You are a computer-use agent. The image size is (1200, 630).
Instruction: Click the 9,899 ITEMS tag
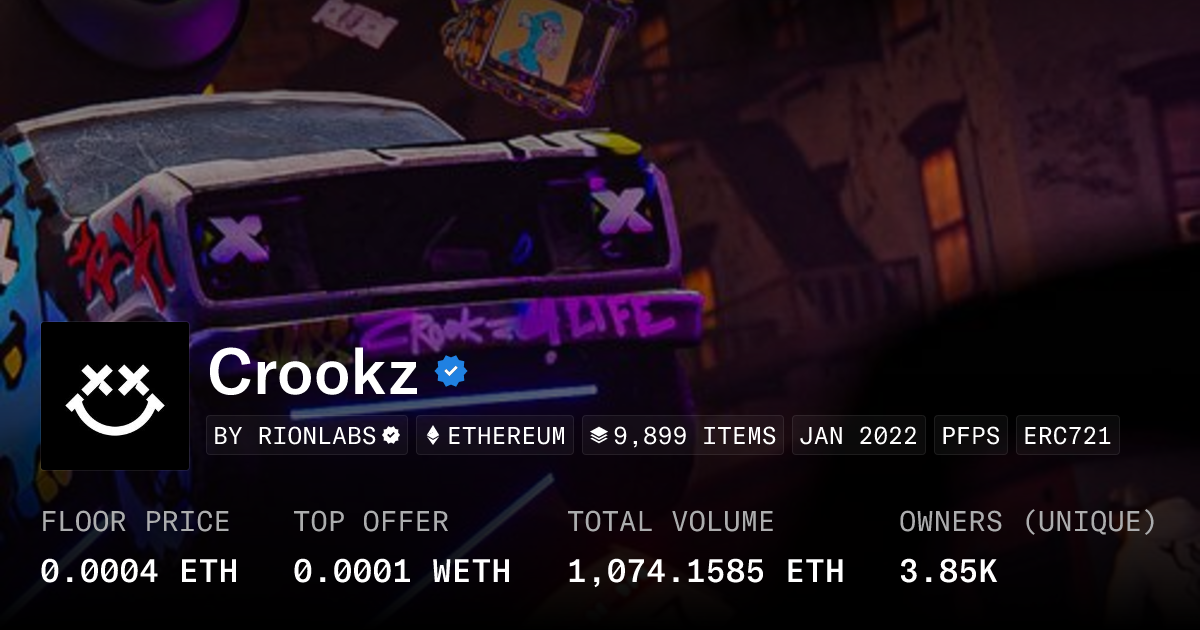point(683,436)
